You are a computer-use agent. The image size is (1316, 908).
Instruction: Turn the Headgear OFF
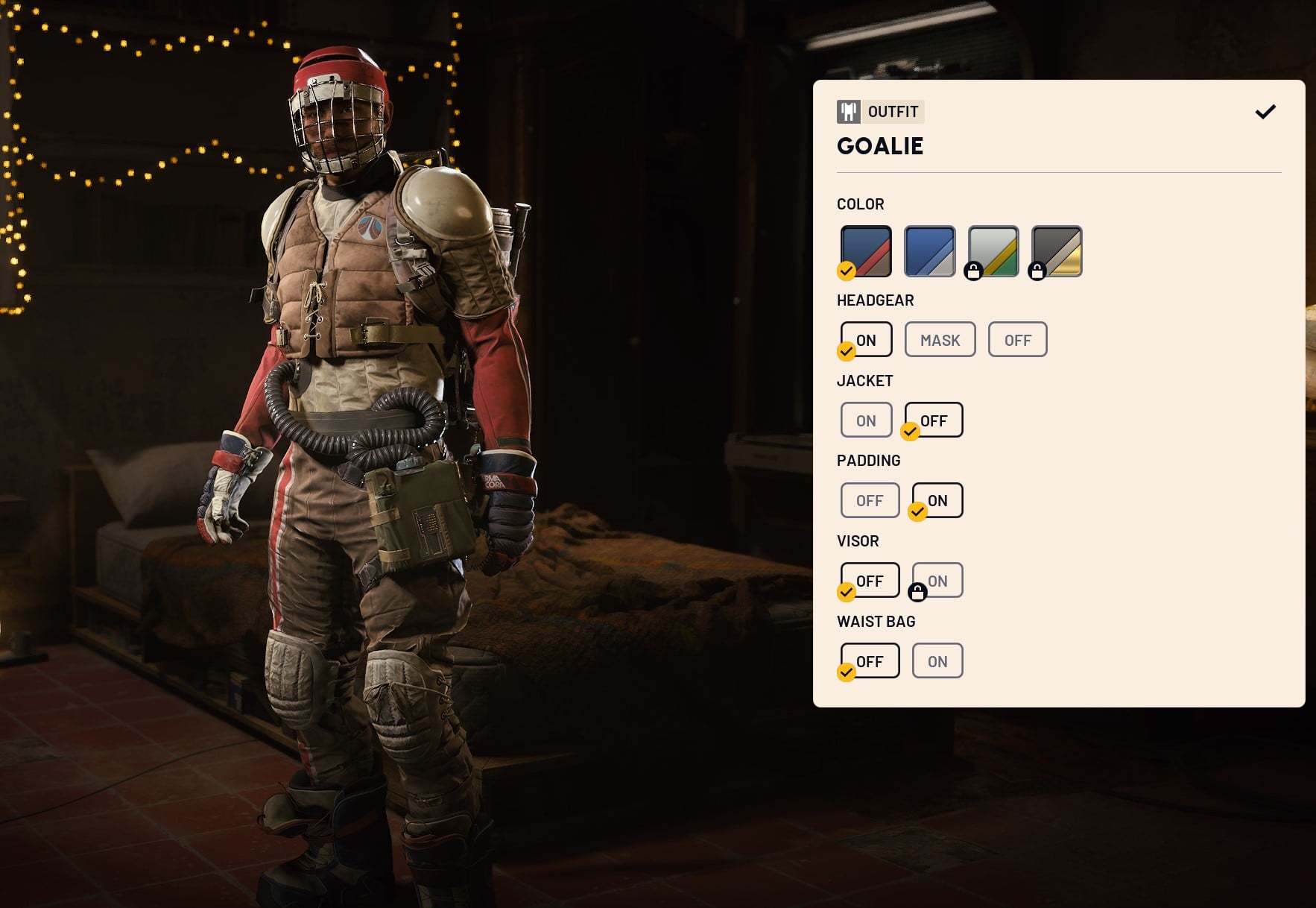[x=1018, y=339]
